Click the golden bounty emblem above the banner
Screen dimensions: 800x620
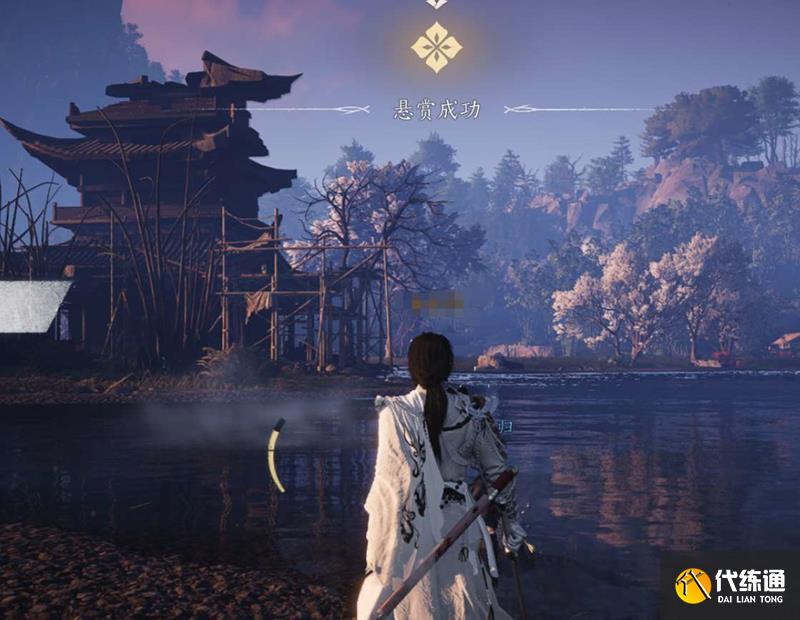(437, 47)
